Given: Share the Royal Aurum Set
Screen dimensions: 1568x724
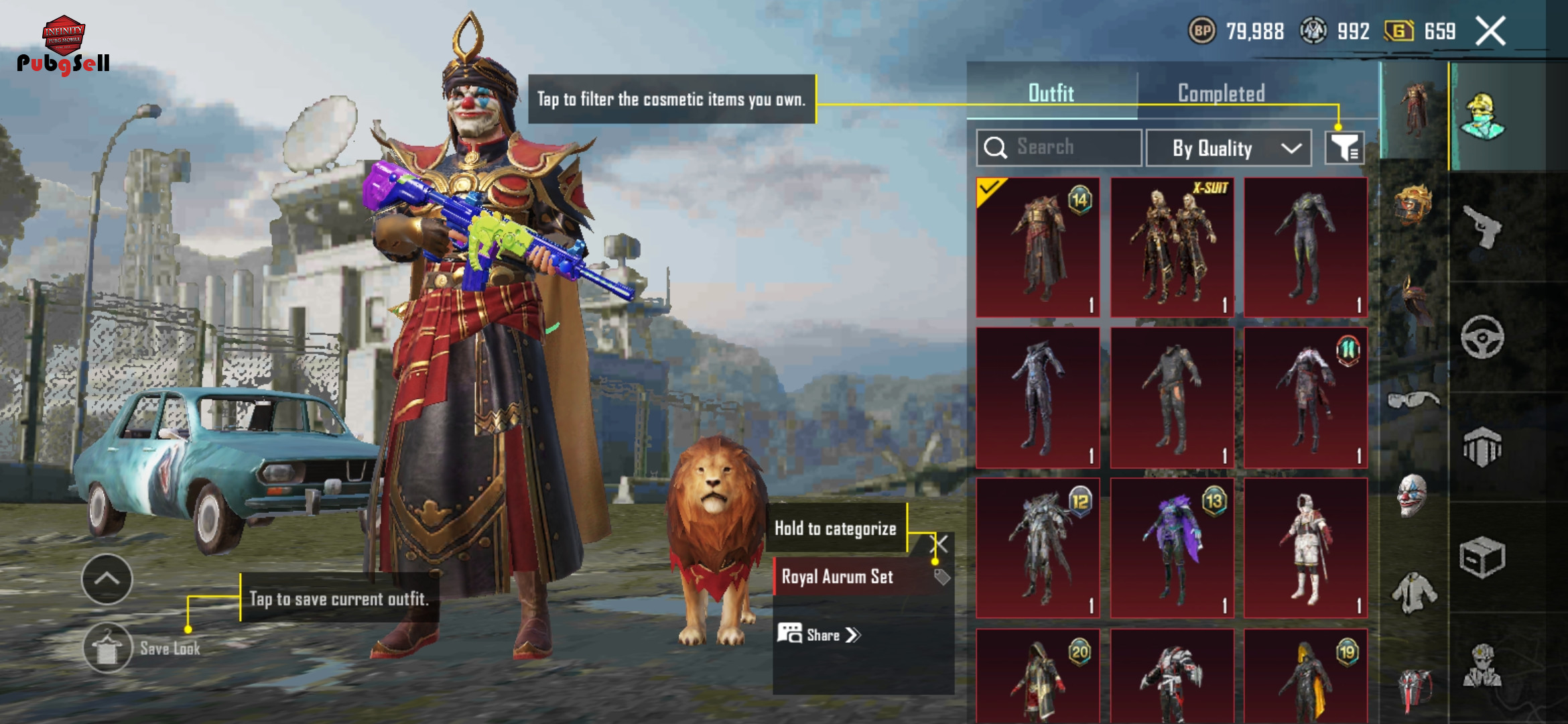Looking at the screenshot, I should [x=819, y=634].
